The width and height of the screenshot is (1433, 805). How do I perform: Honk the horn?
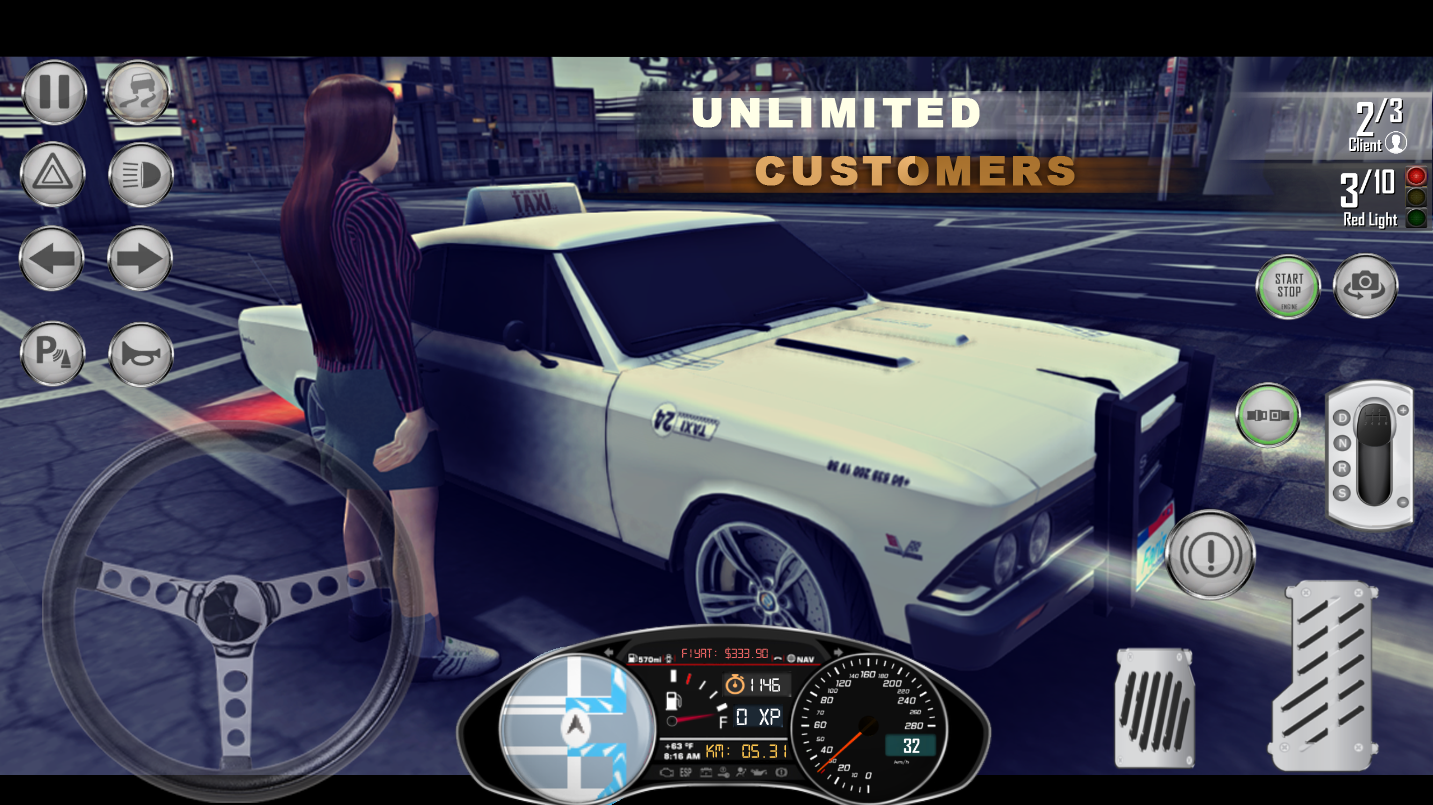139,355
